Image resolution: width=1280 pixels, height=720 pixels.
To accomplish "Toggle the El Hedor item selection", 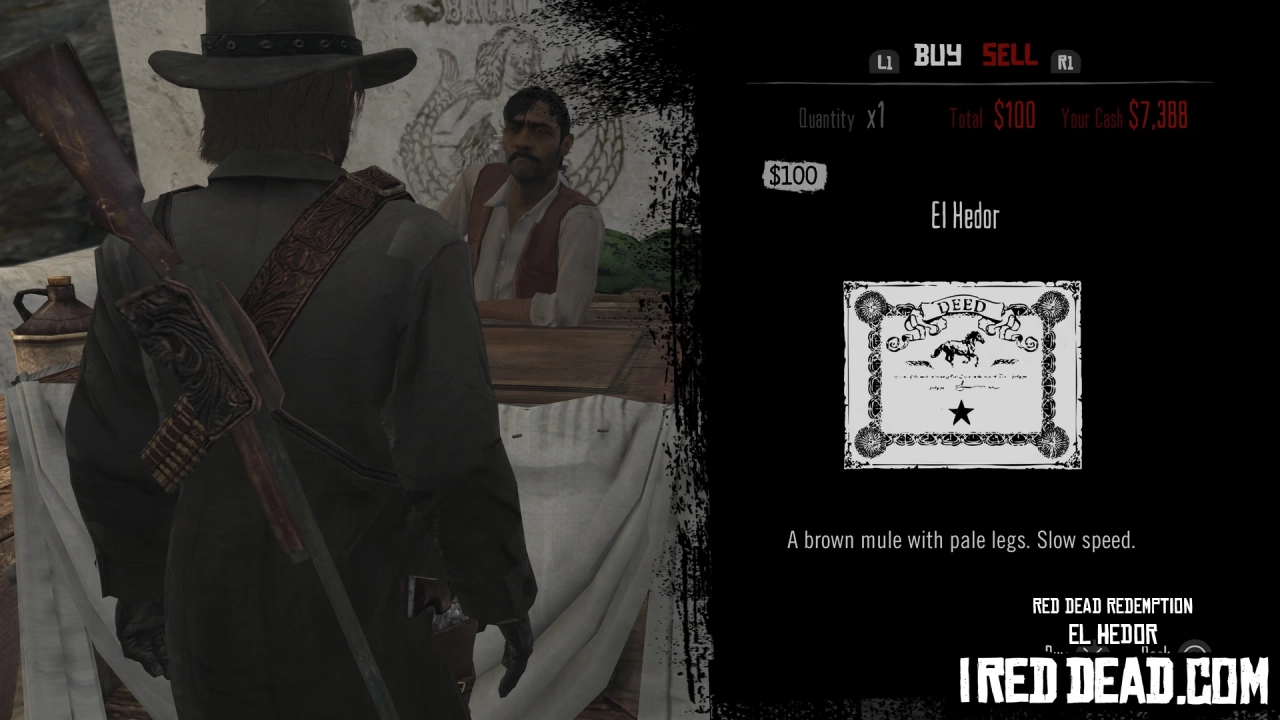I will click(961, 216).
